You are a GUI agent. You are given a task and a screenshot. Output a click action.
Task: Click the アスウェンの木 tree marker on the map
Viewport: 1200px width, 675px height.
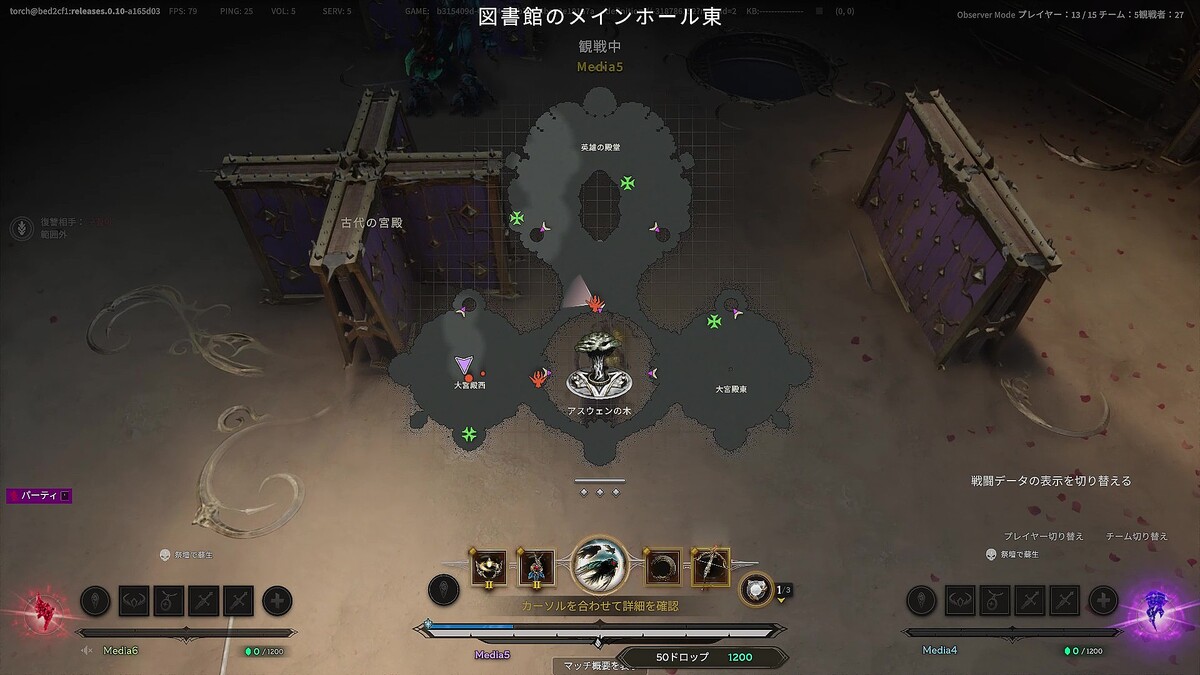click(x=598, y=366)
